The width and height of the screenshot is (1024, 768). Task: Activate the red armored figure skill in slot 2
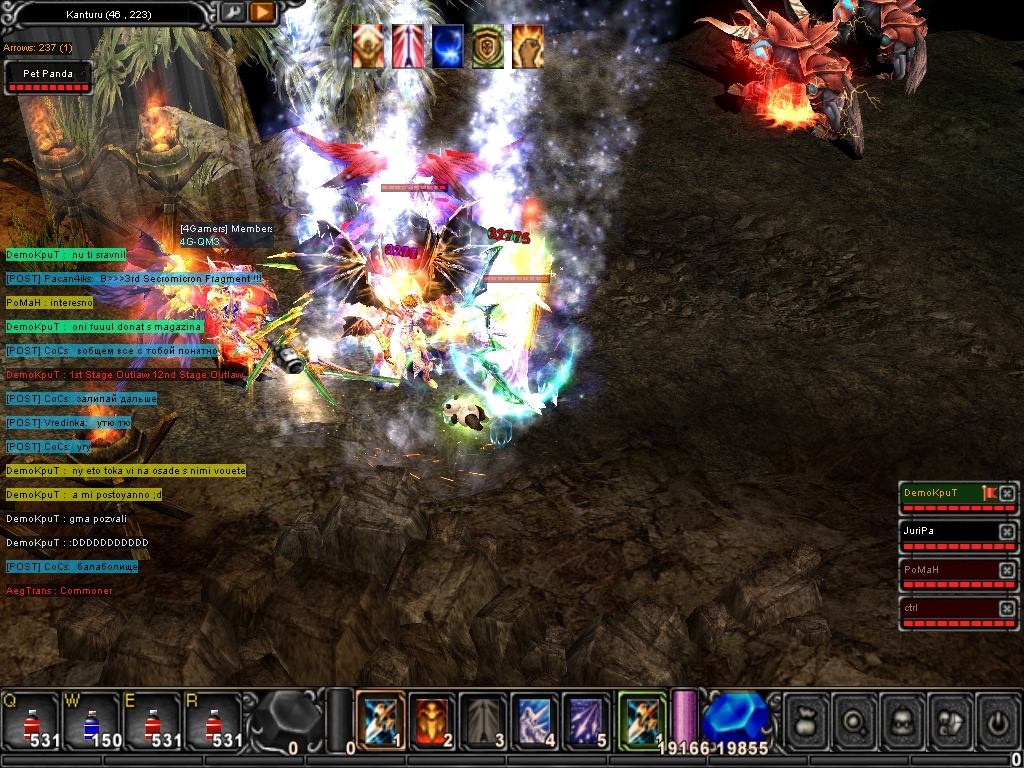[x=433, y=720]
